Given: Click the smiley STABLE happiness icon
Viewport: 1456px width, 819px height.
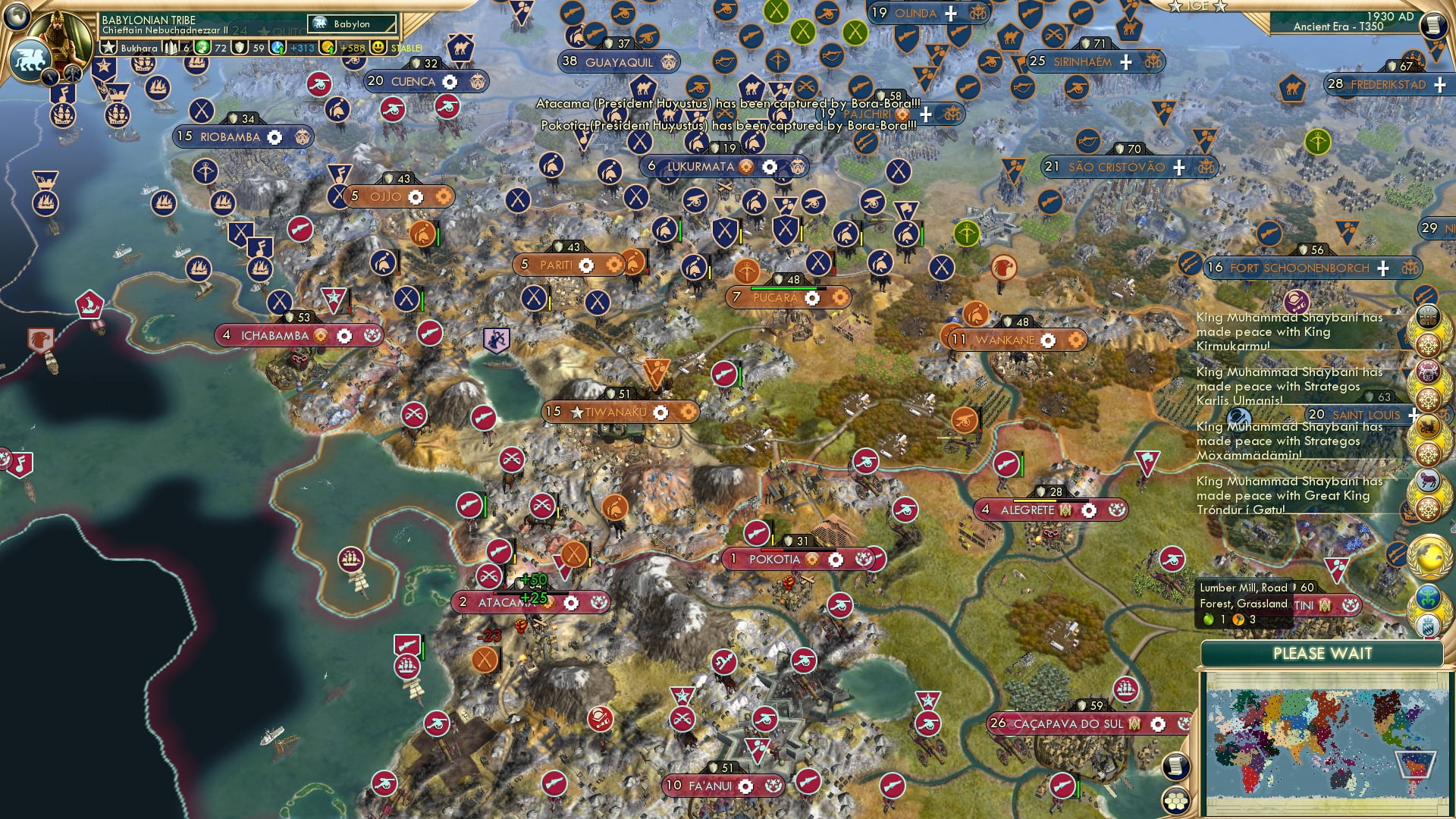Looking at the screenshot, I should (378, 47).
